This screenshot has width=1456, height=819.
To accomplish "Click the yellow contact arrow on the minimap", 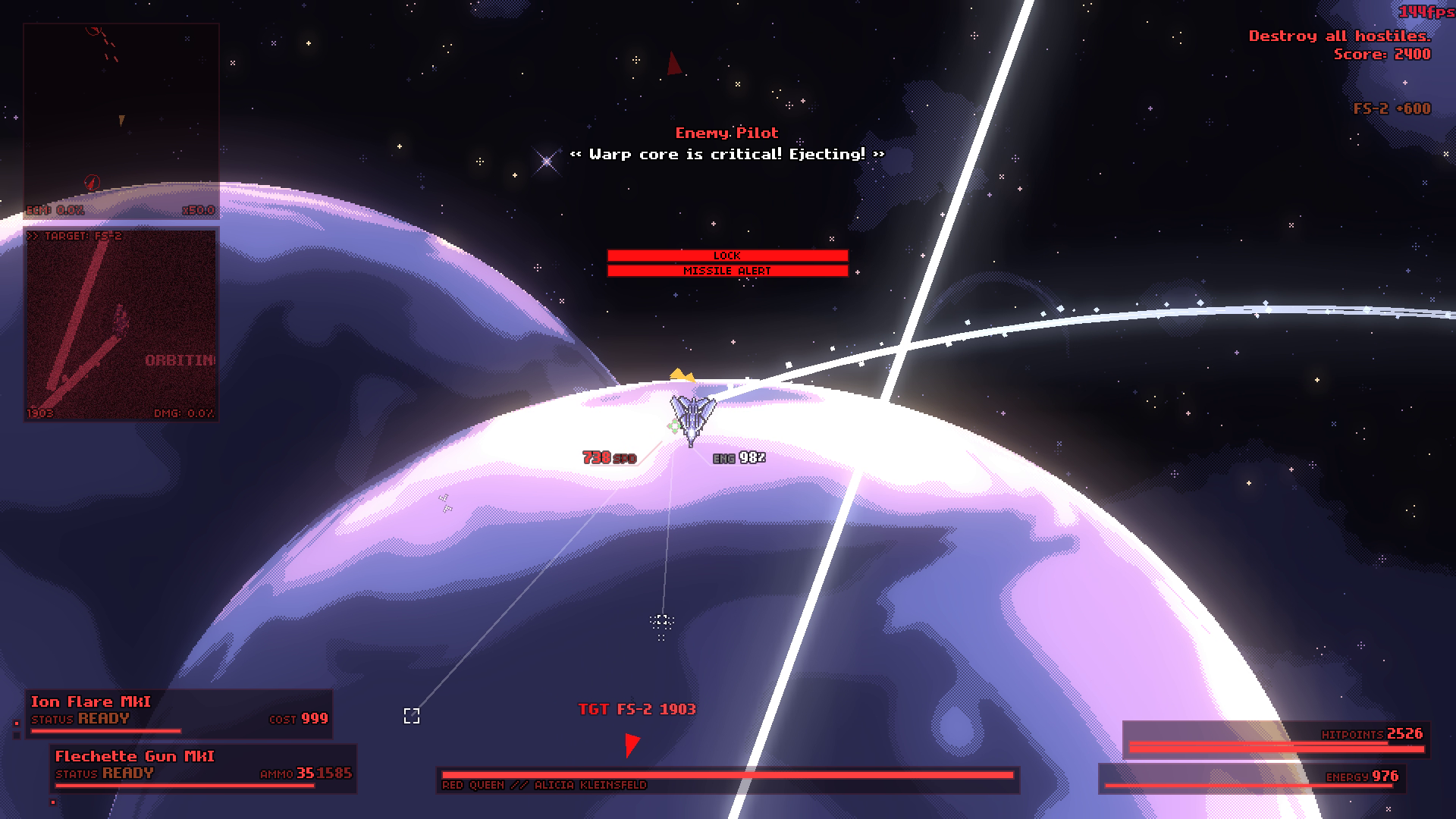I will (x=122, y=119).
